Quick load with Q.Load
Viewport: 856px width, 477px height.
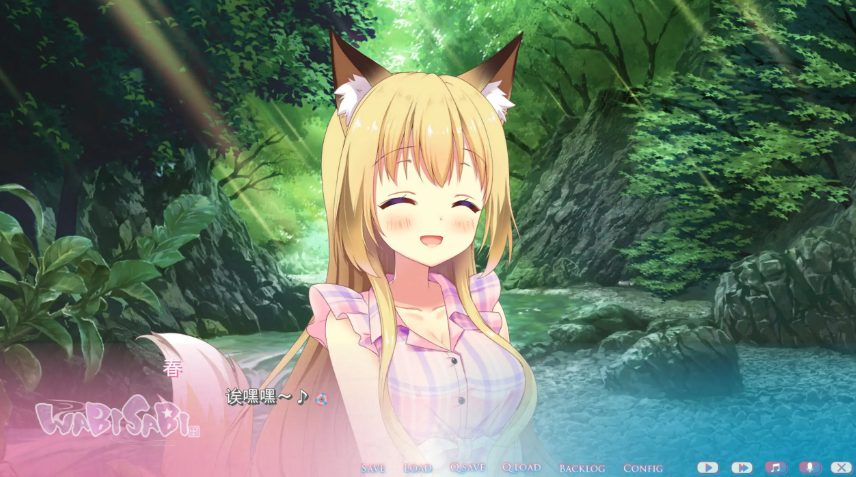520,467
